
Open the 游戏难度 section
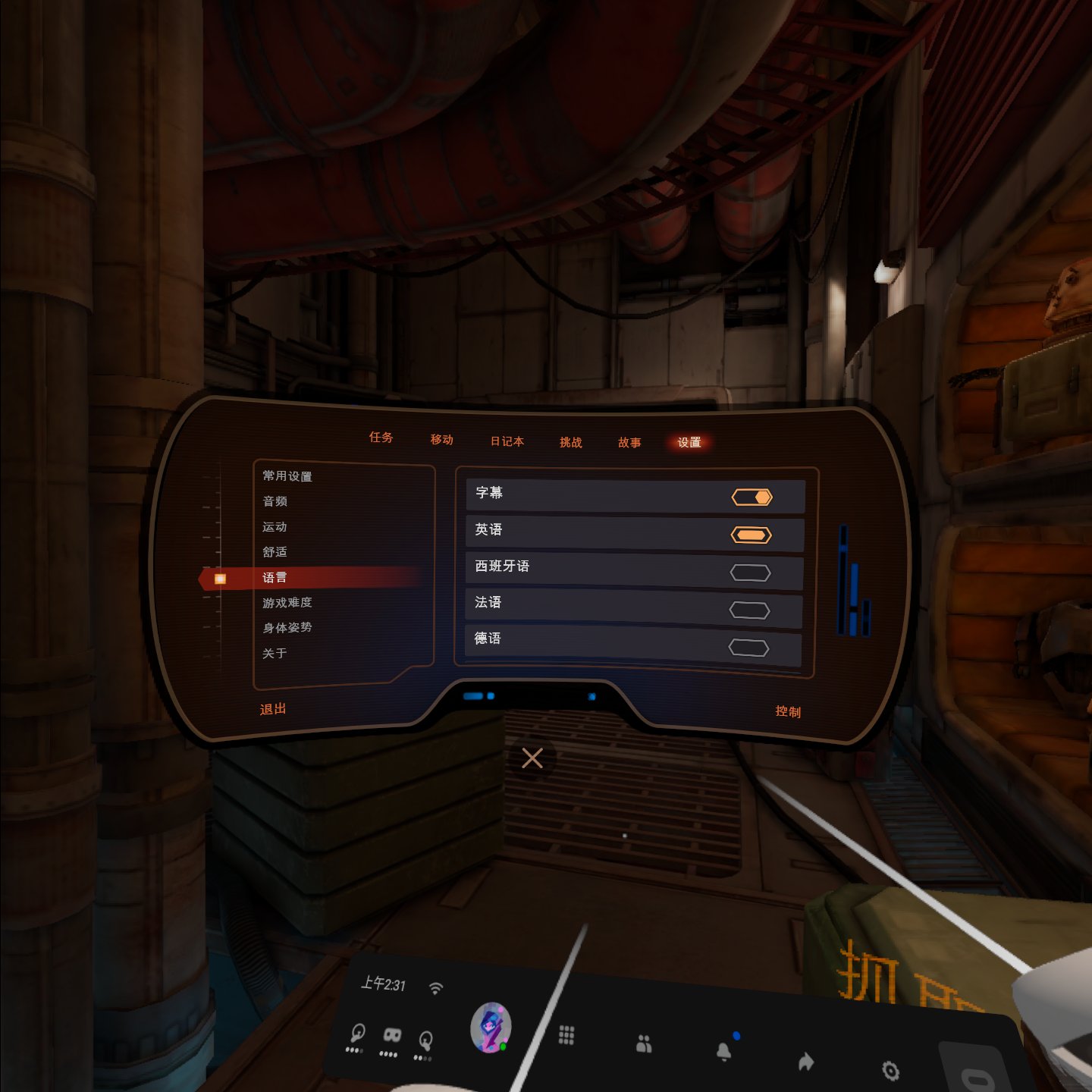tap(287, 603)
